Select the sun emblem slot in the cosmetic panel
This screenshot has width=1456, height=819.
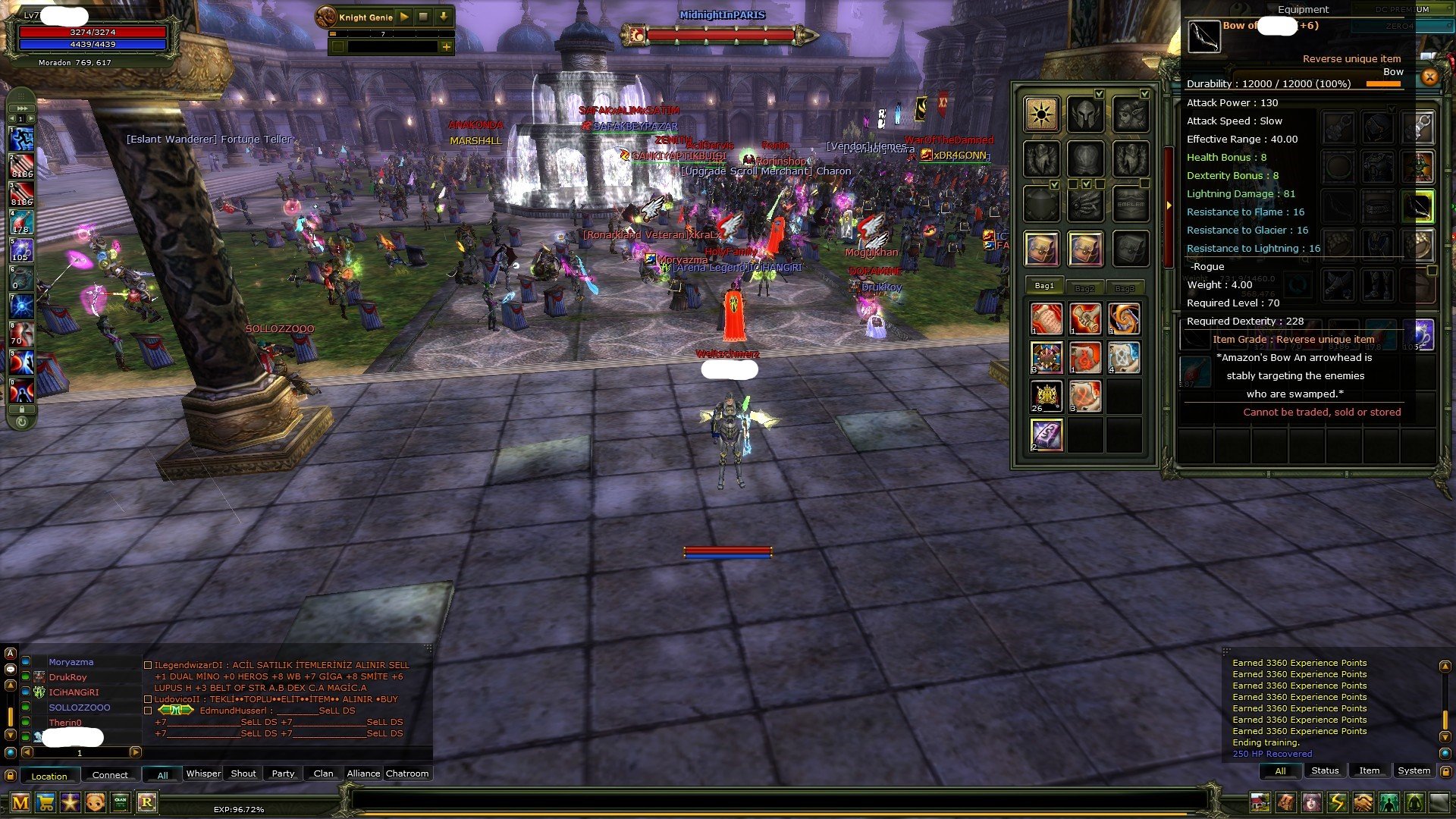click(x=1041, y=115)
